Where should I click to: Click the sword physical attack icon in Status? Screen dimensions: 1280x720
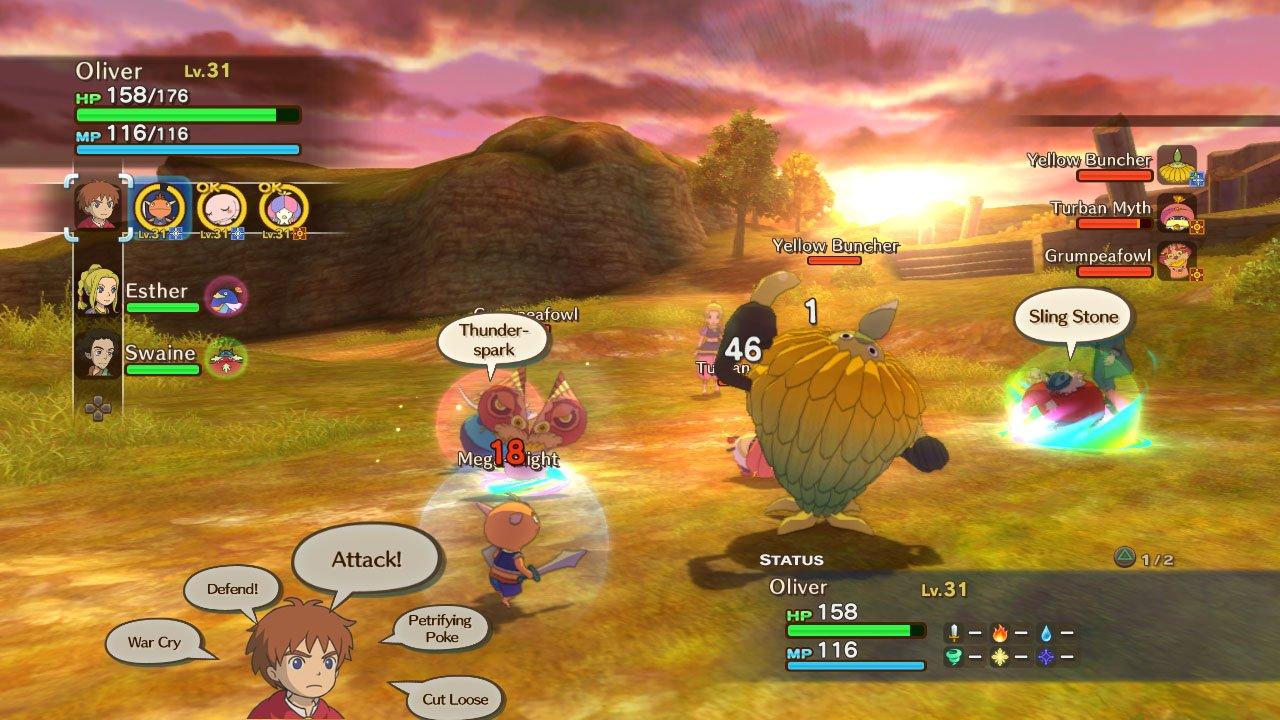pos(954,633)
